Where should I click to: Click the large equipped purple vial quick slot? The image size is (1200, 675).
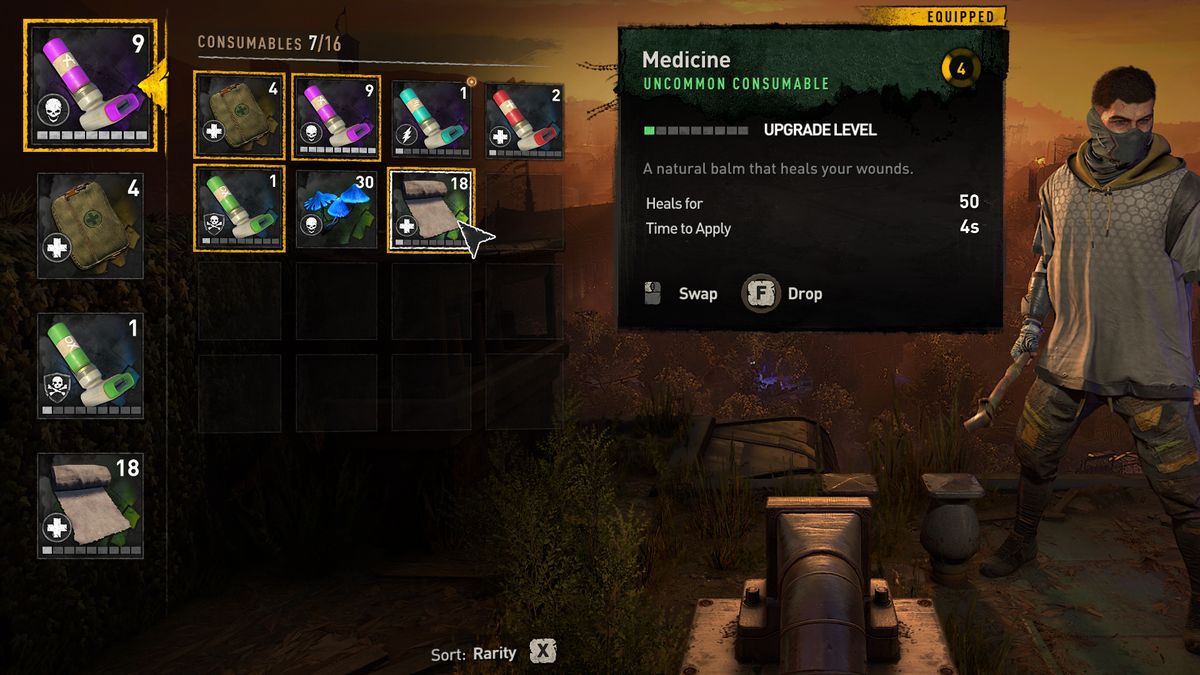click(x=90, y=87)
